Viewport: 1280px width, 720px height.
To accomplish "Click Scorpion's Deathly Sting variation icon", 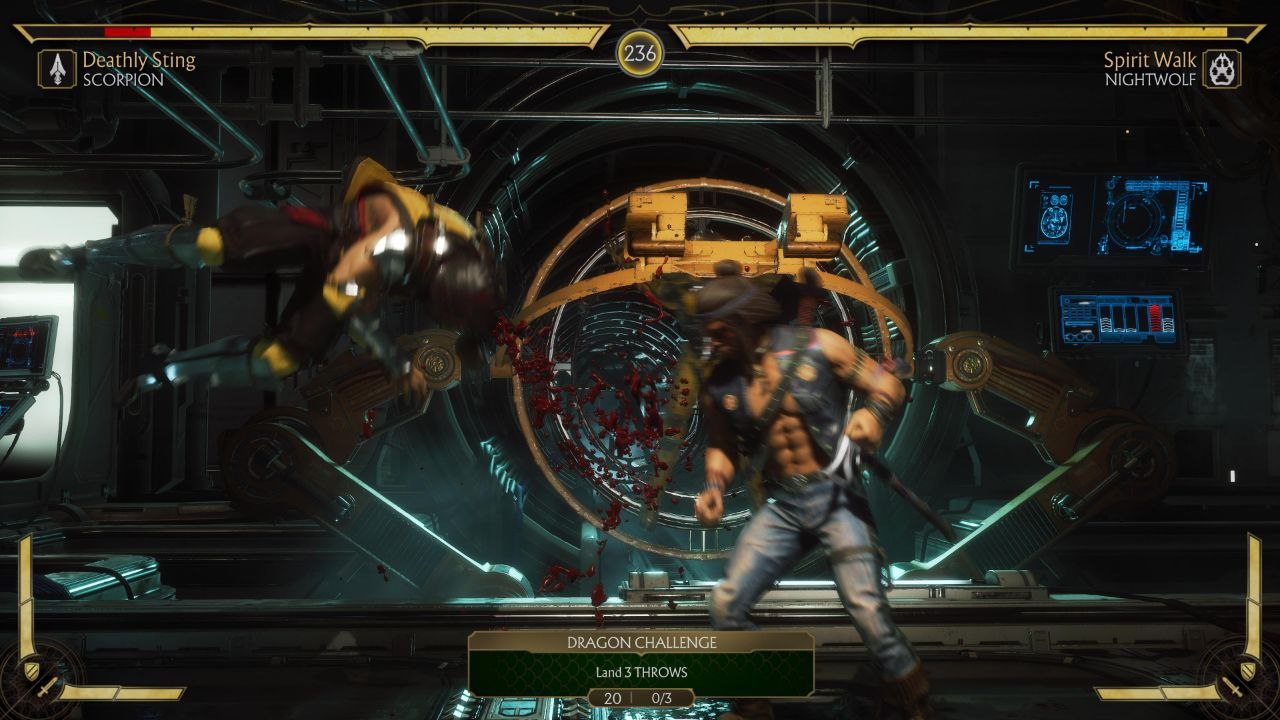I will [x=57, y=69].
